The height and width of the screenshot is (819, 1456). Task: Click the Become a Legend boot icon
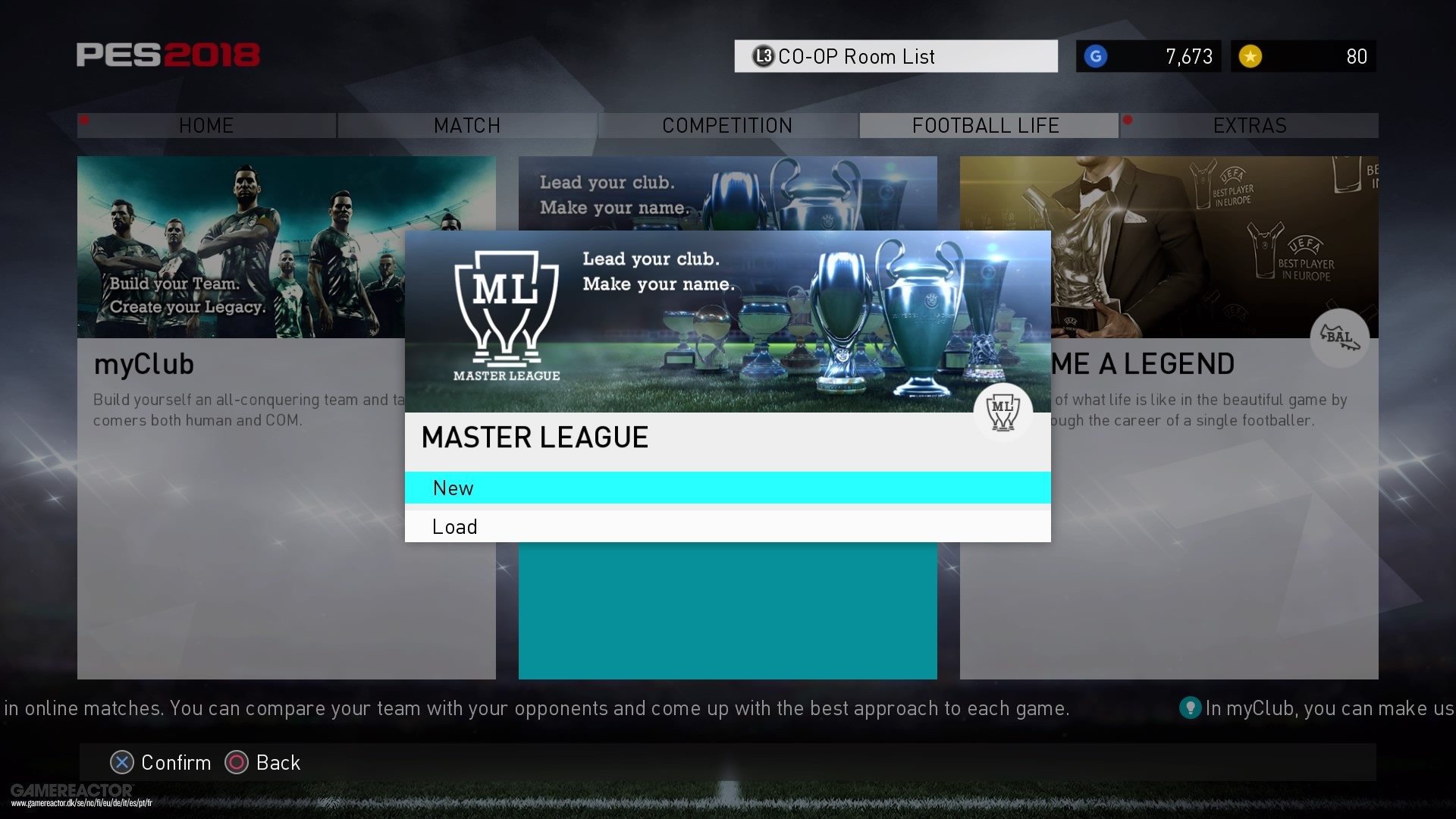point(1339,338)
